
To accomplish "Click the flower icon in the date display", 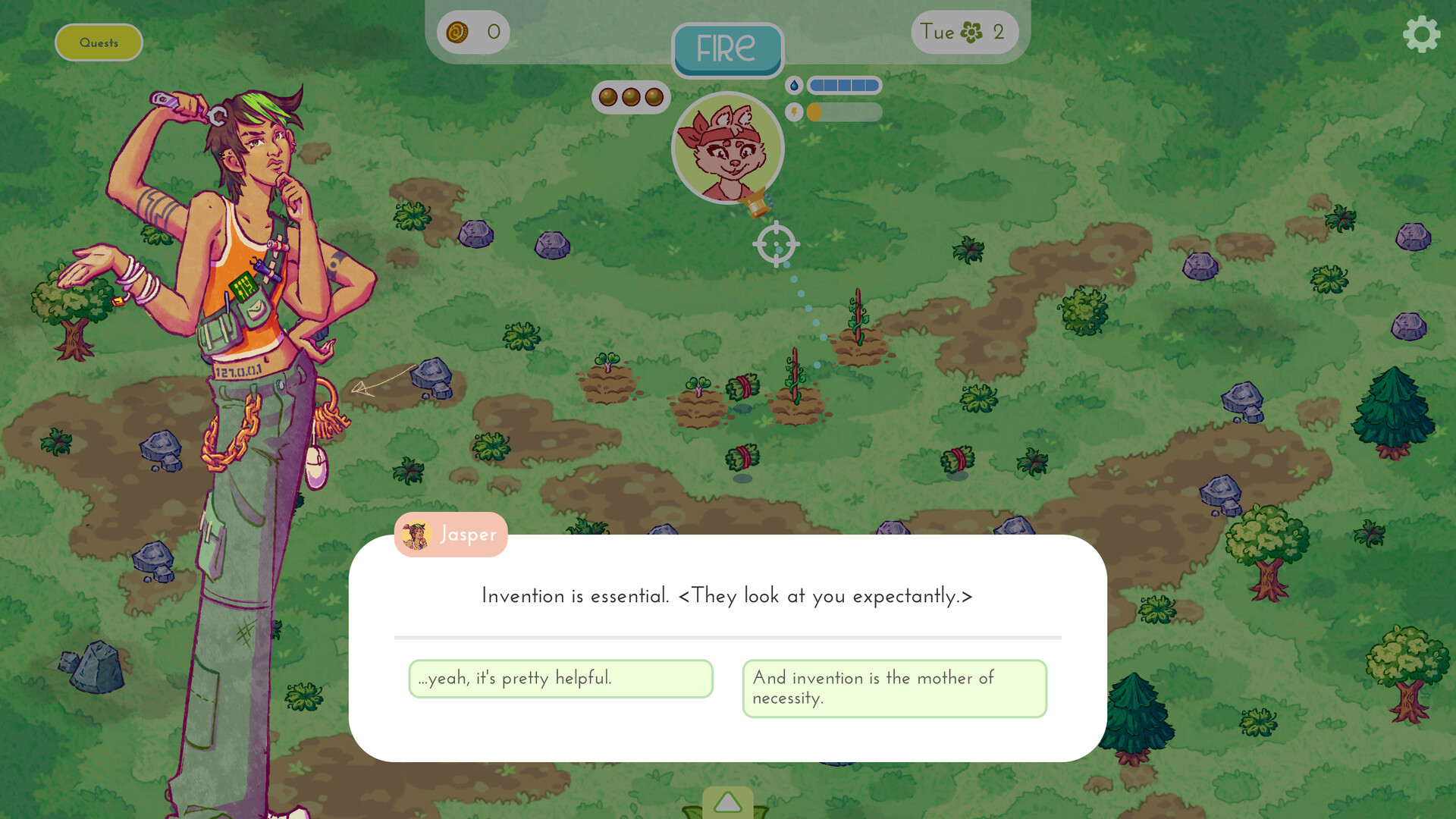I will click(973, 33).
